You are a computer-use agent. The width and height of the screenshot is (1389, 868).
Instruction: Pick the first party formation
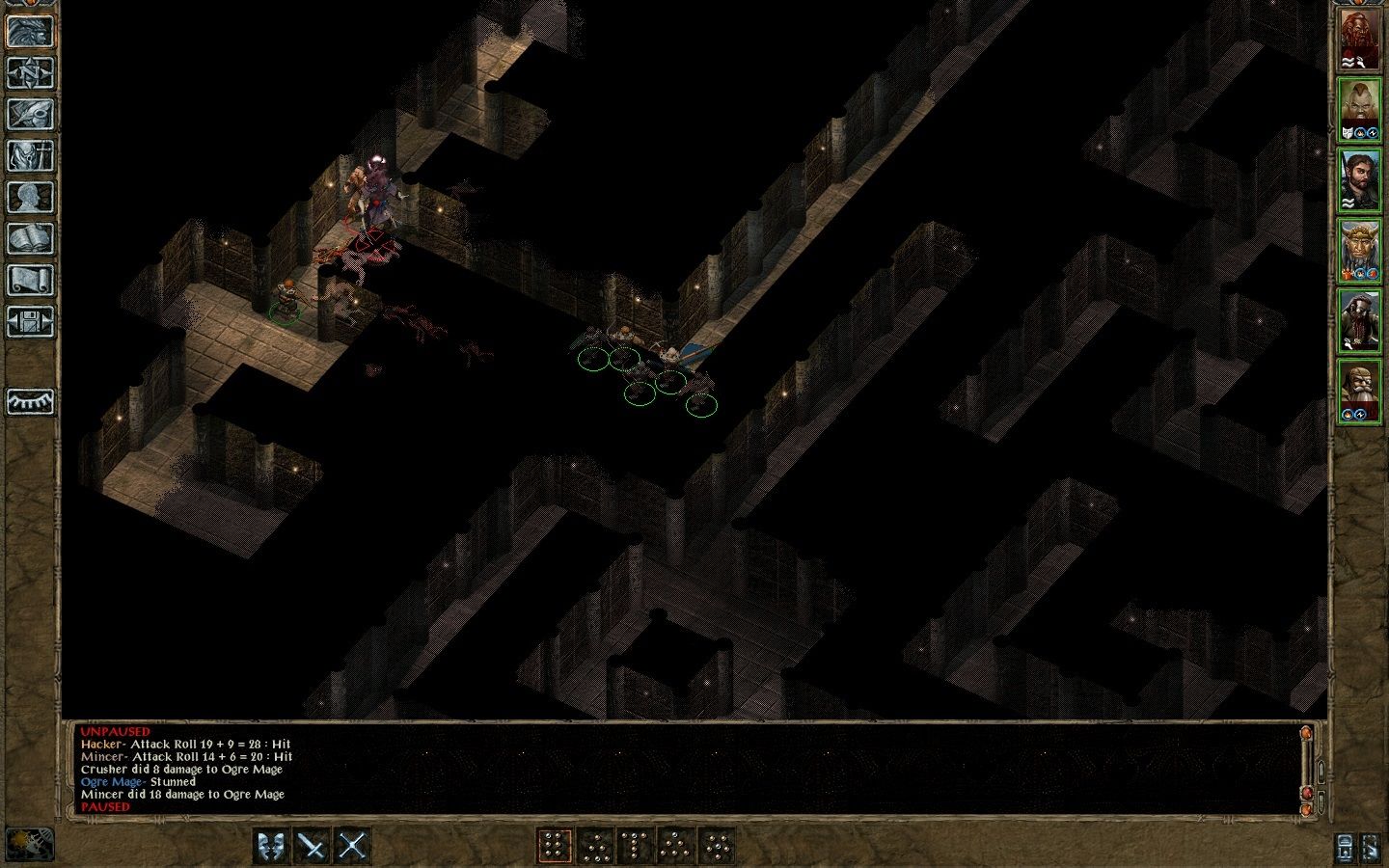click(555, 846)
